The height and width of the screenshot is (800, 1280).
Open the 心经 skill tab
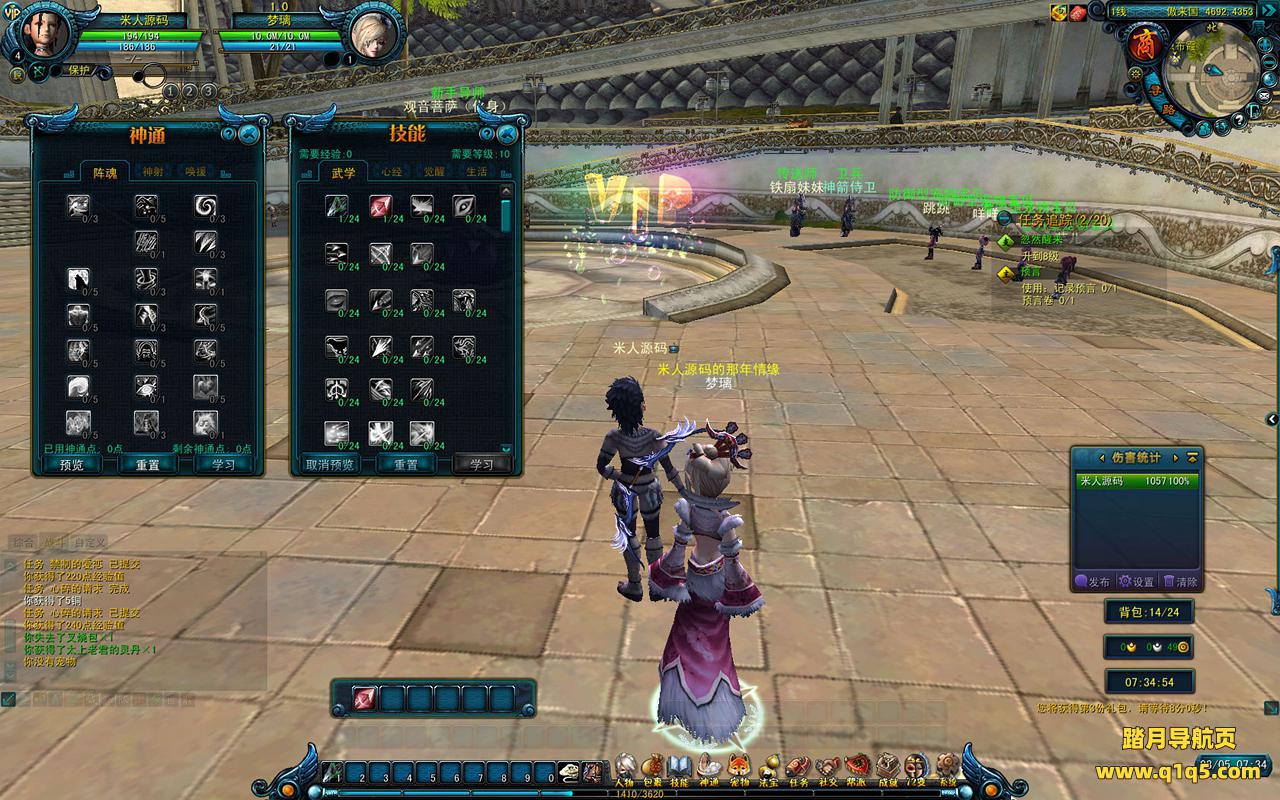click(391, 172)
